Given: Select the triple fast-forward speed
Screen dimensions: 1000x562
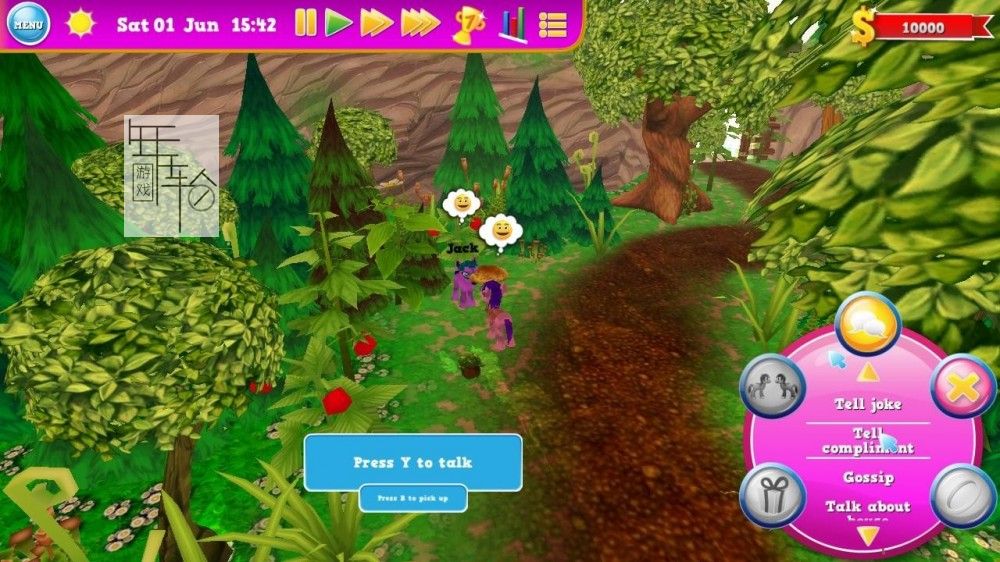Looking at the screenshot, I should [420, 23].
